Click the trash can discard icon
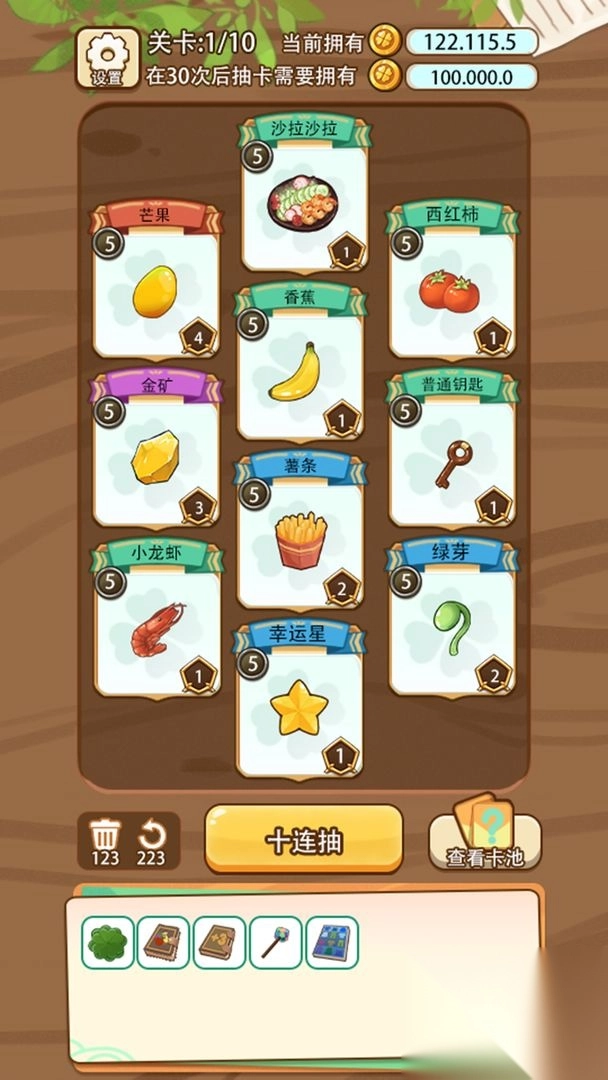608x1080 pixels. pos(105,833)
